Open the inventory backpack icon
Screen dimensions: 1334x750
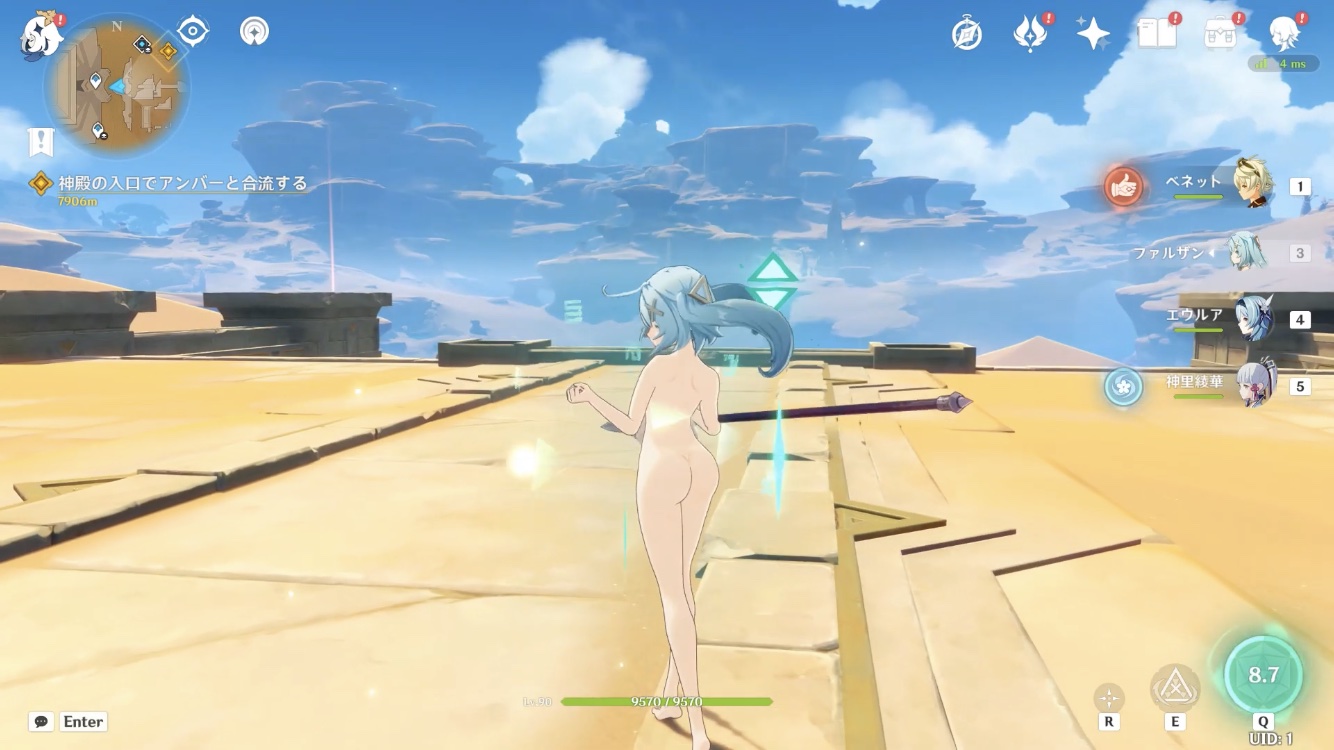click(1220, 34)
